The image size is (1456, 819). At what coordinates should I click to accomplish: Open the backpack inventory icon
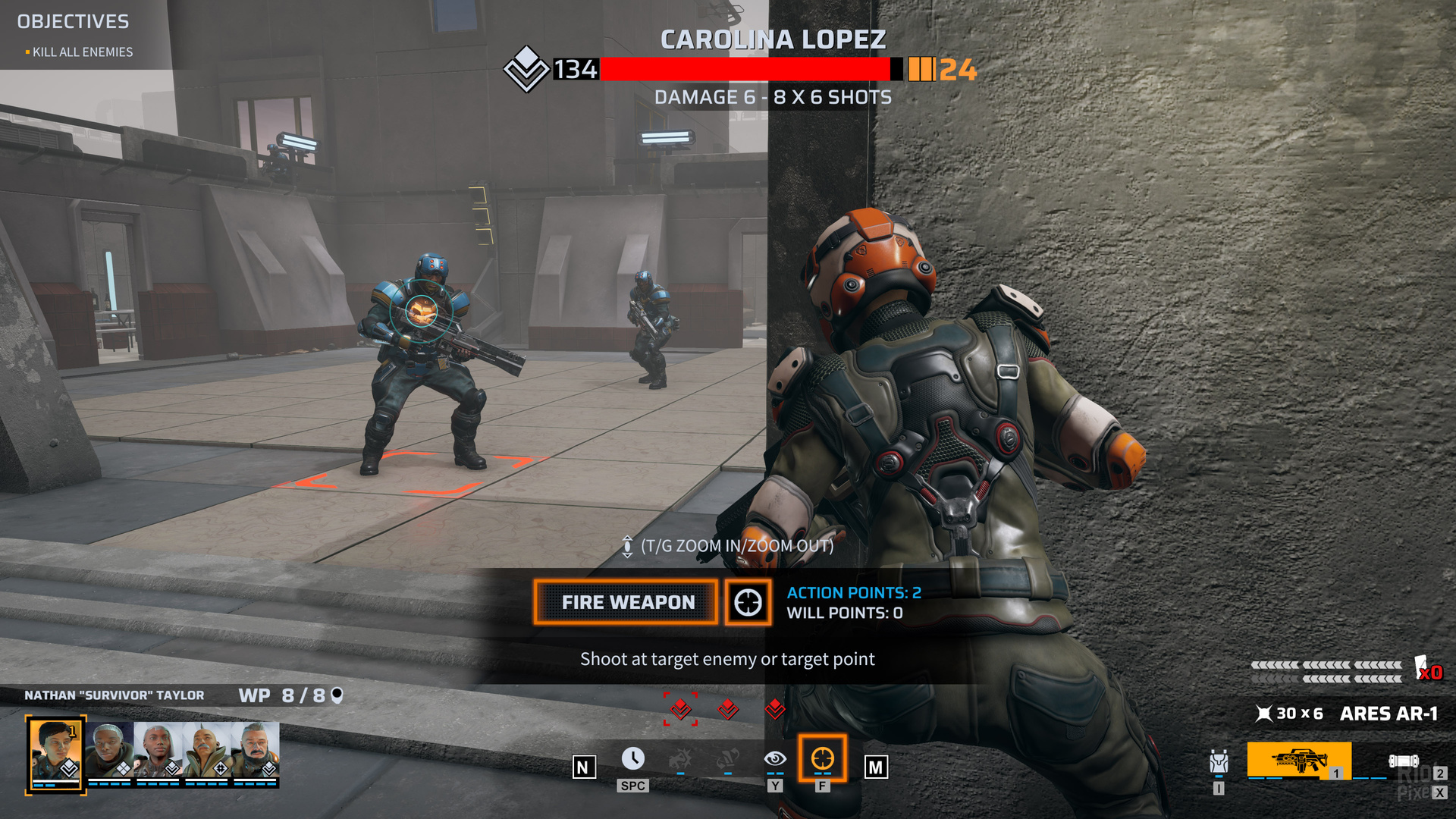coord(1219,762)
